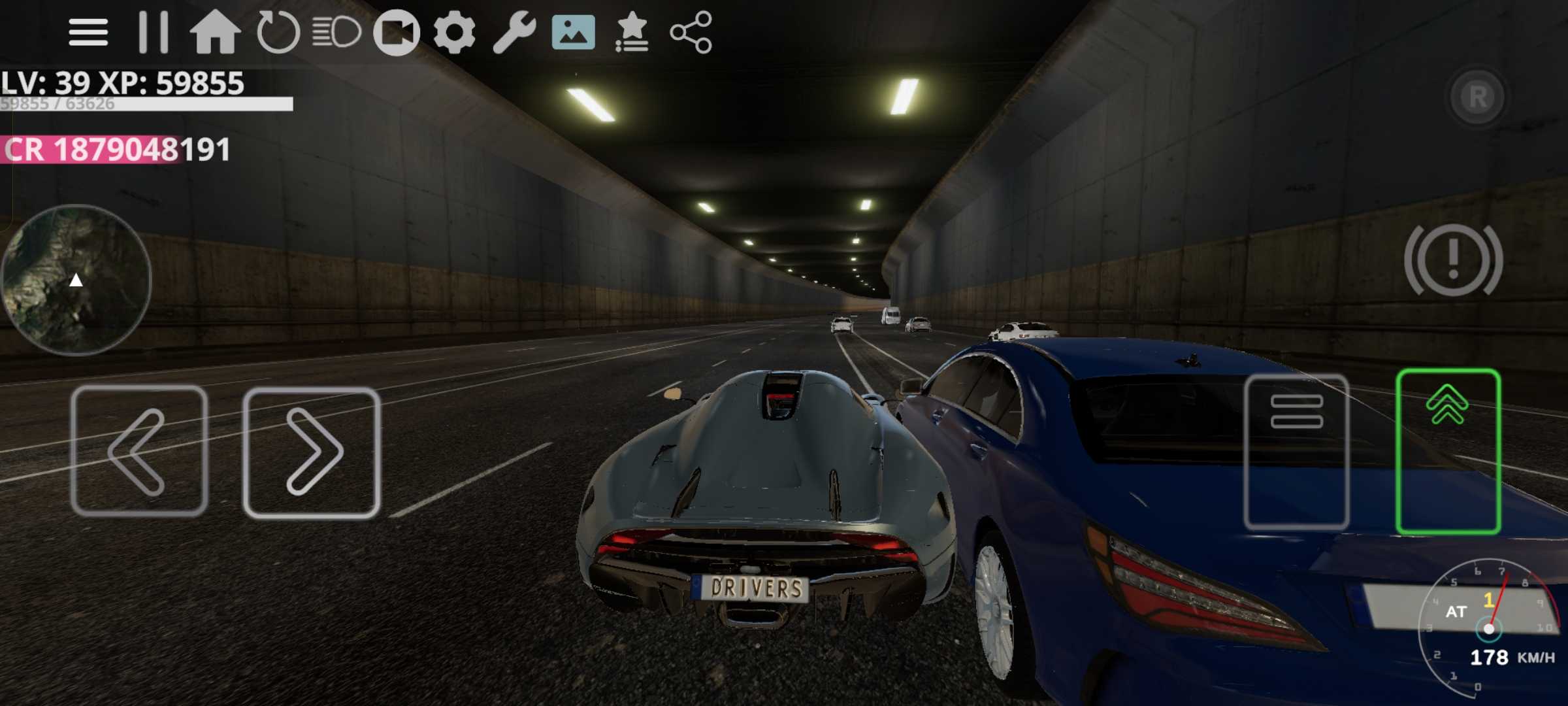
Task: Open the gear settings
Action: click(455, 32)
